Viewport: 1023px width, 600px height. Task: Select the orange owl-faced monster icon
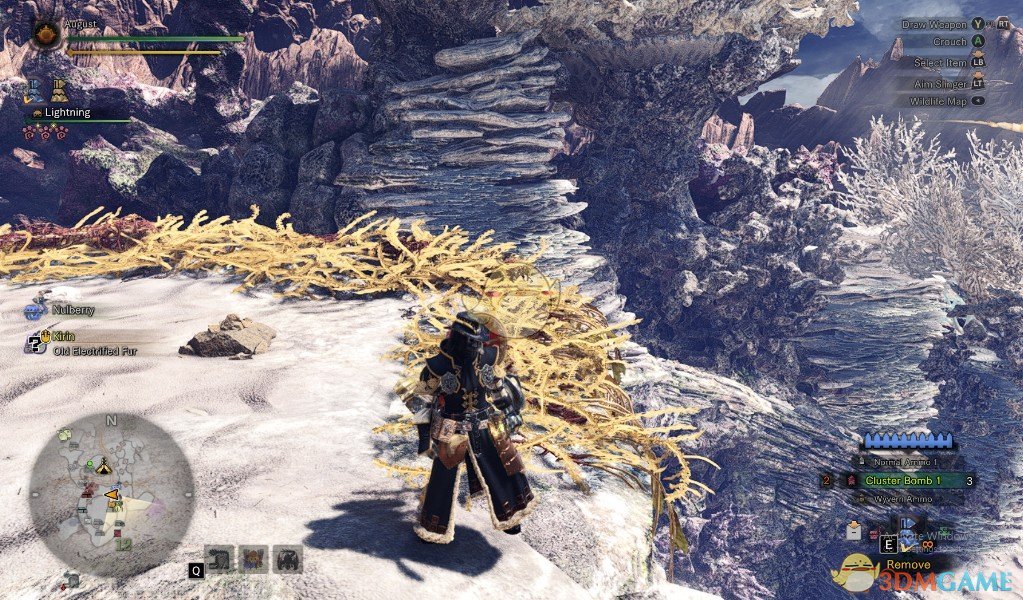tap(254, 559)
